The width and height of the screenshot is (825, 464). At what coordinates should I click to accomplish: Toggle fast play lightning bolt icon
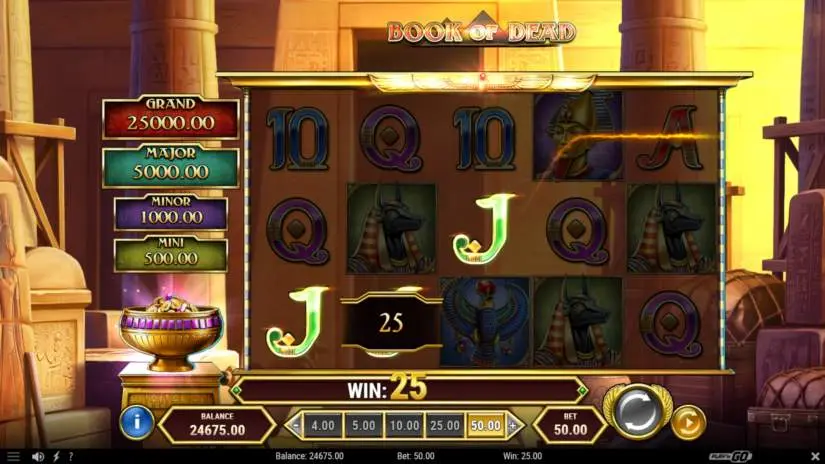(x=55, y=457)
